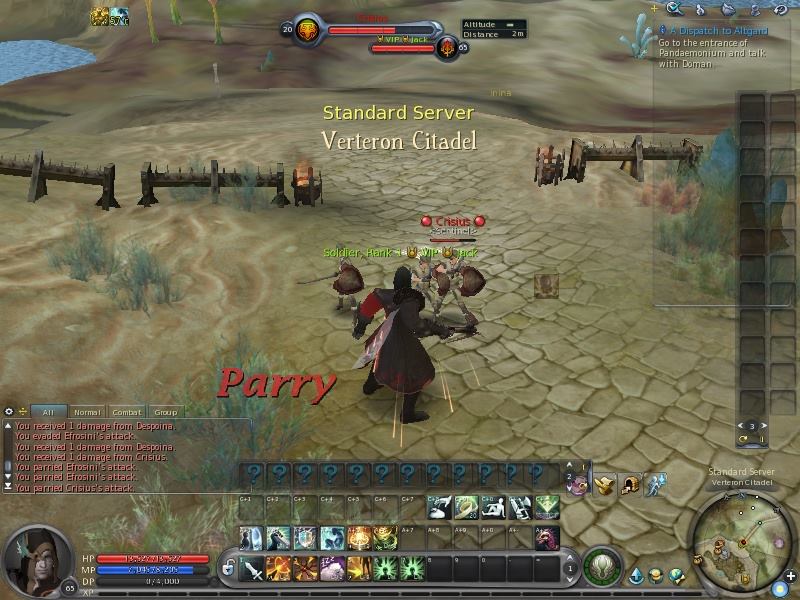Click the magnifier checkmark quest tracker icon
800x600 pixels.
tap(676, 9)
